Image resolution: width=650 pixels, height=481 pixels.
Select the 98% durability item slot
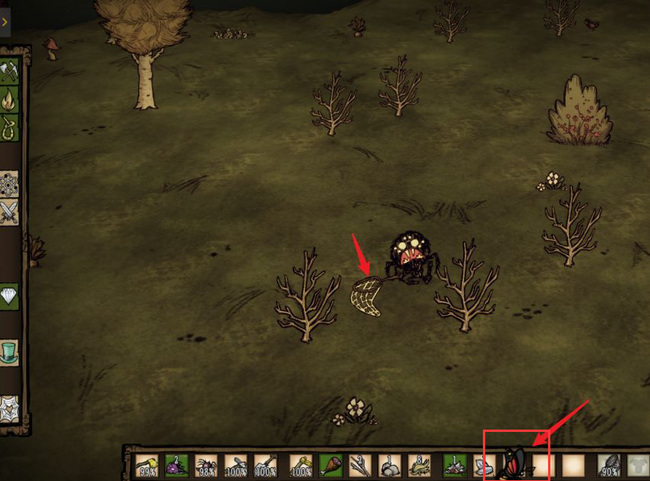click(x=207, y=466)
